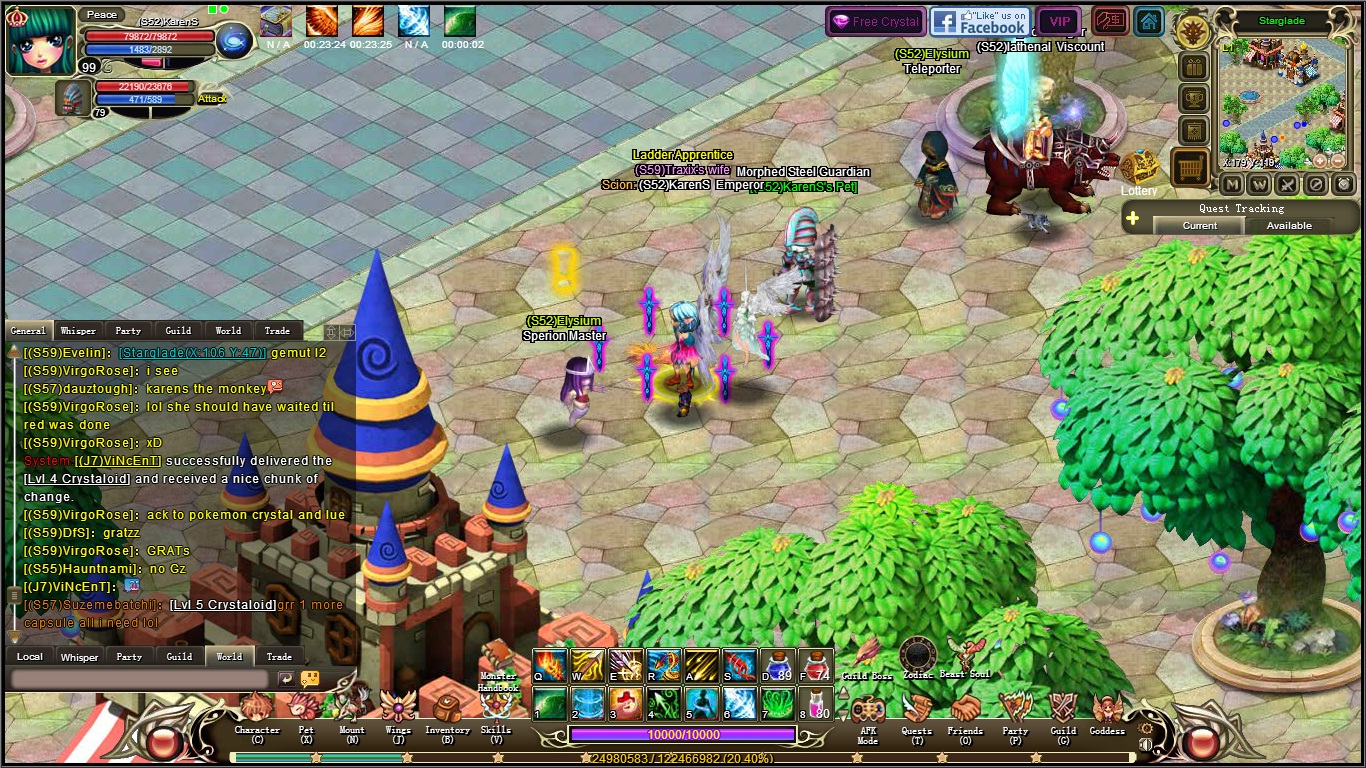The height and width of the screenshot is (768, 1366).
Task: Open the Lottery treasure chest
Action: [1139, 169]
